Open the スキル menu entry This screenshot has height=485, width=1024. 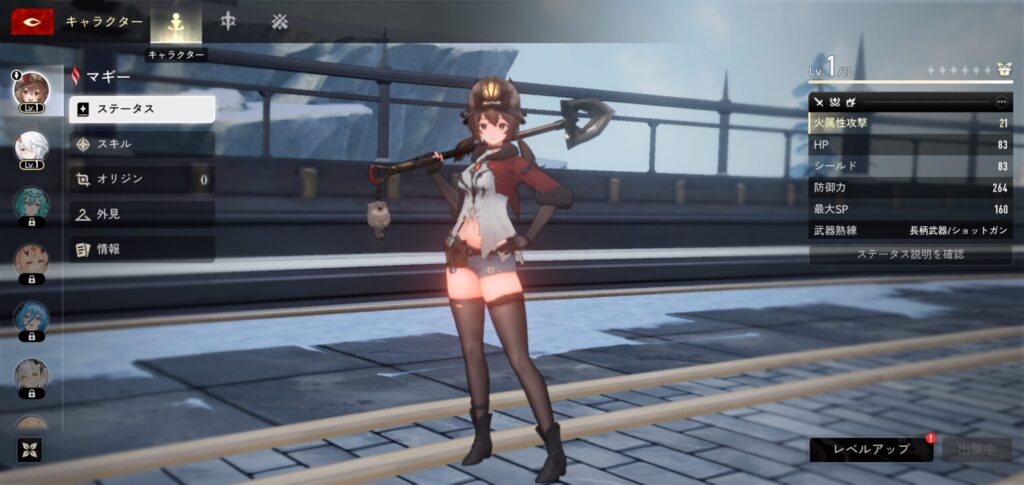pos(142,144)
